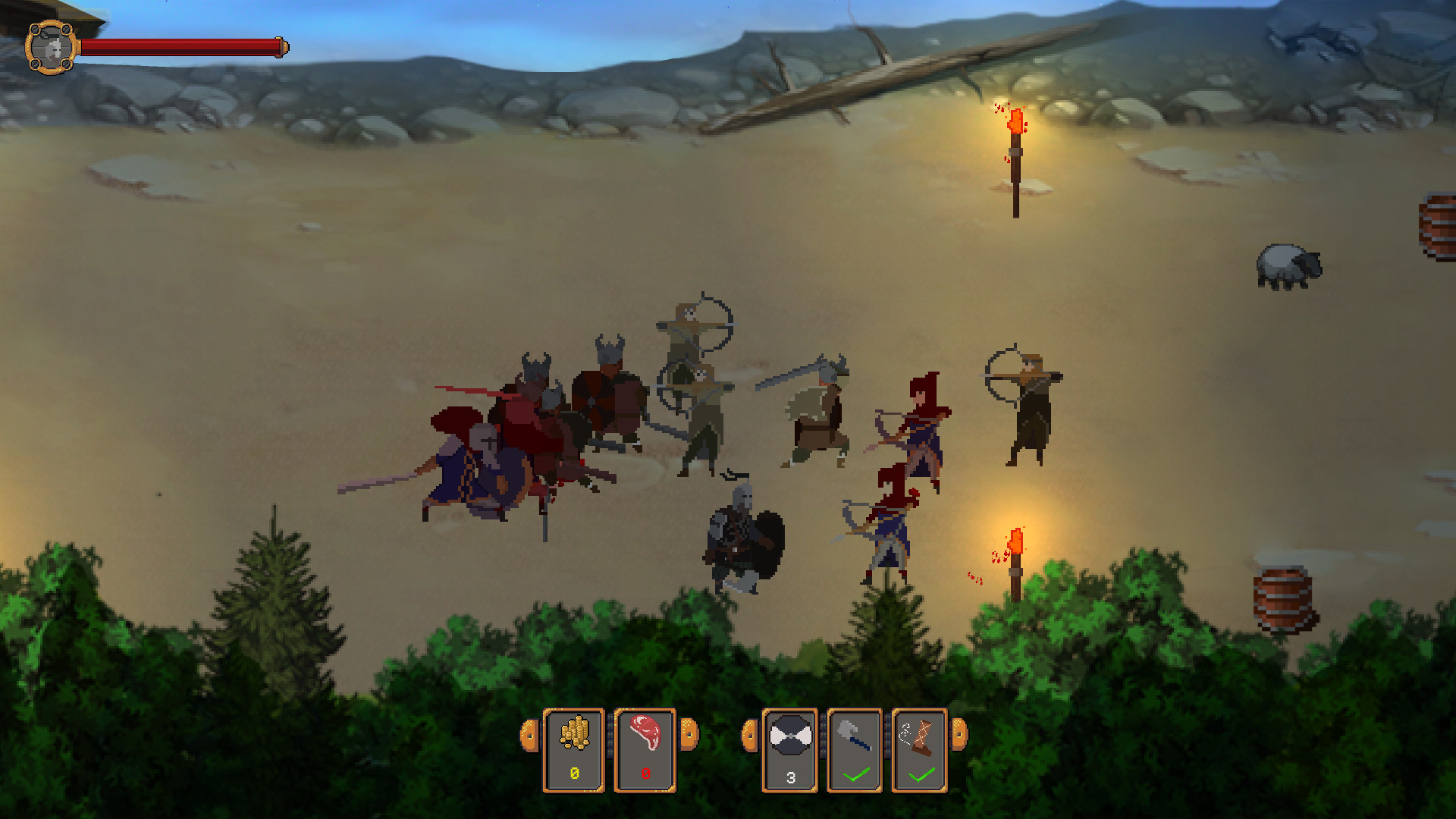Switch to the equipment hotbar panel
The width and height of the screenshot is (1456, 819).
click(x=855, y=751)
